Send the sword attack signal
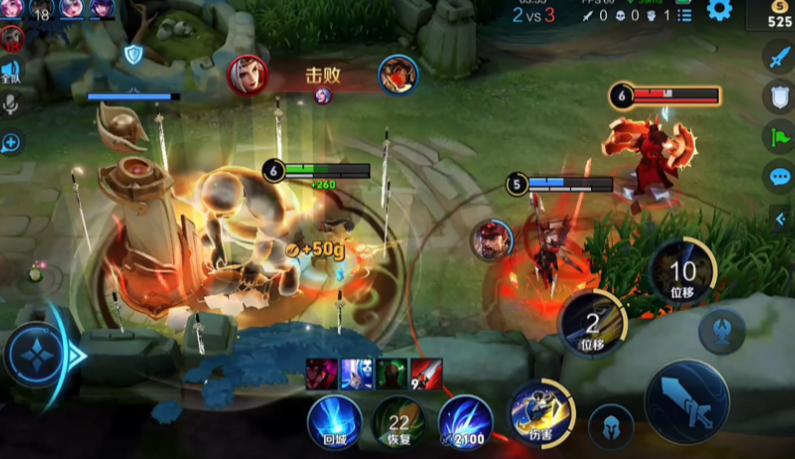Image resolution: width=795 pixels, height=459 pixels. click(x=779, y=58)
